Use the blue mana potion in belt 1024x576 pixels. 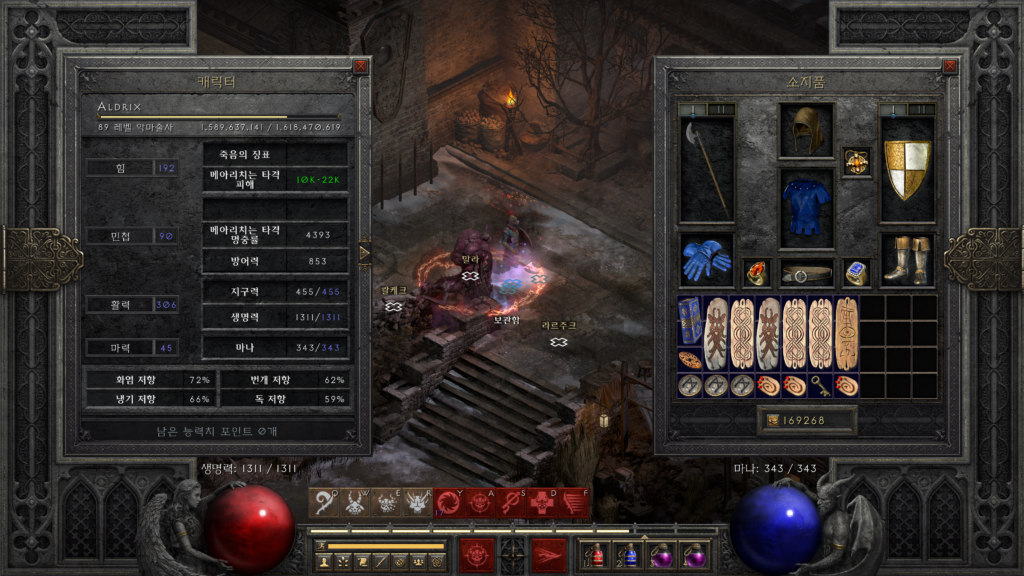pyautogui.click(x=628, y=553)
